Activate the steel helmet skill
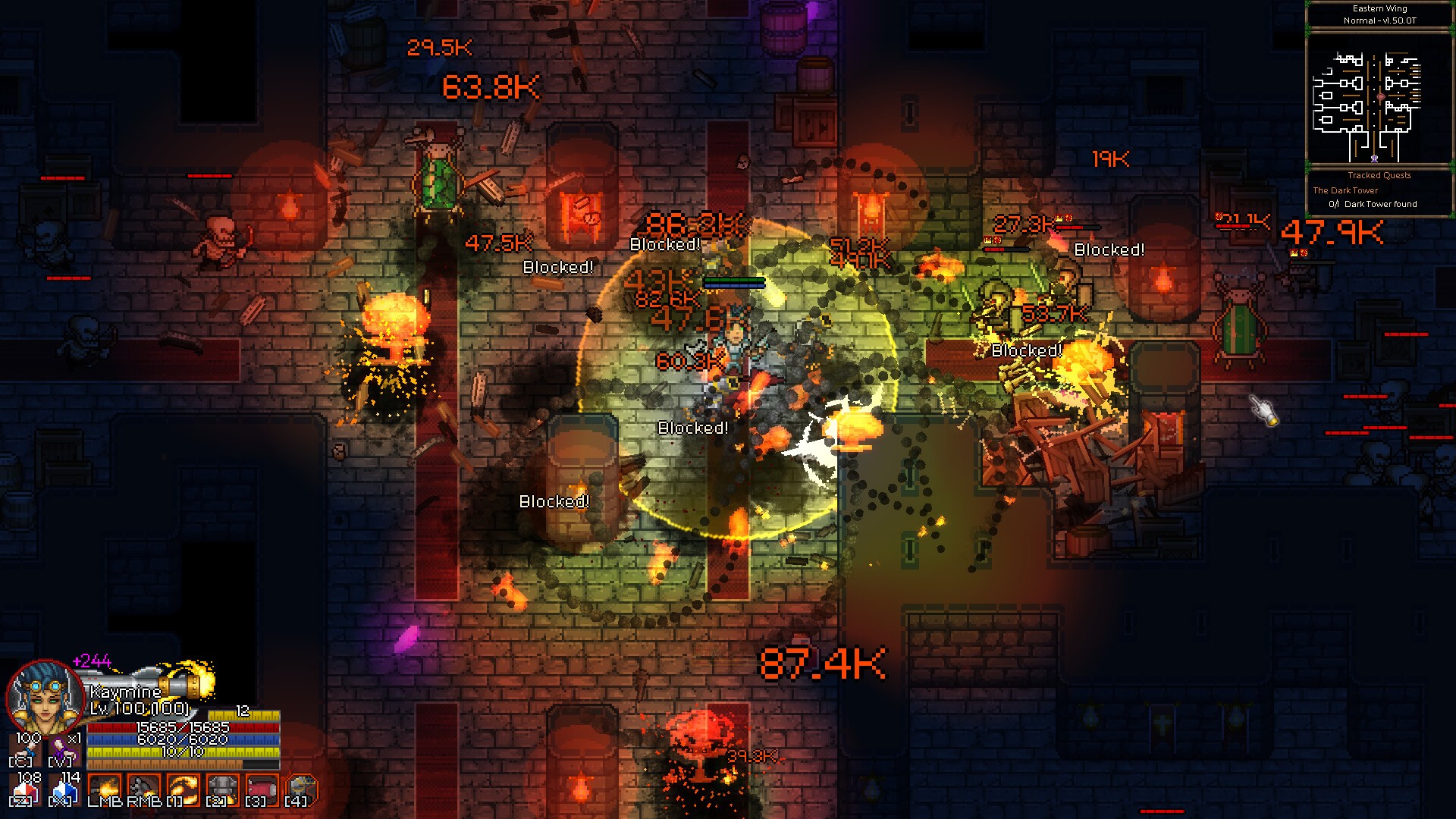 tap(222, 789)
